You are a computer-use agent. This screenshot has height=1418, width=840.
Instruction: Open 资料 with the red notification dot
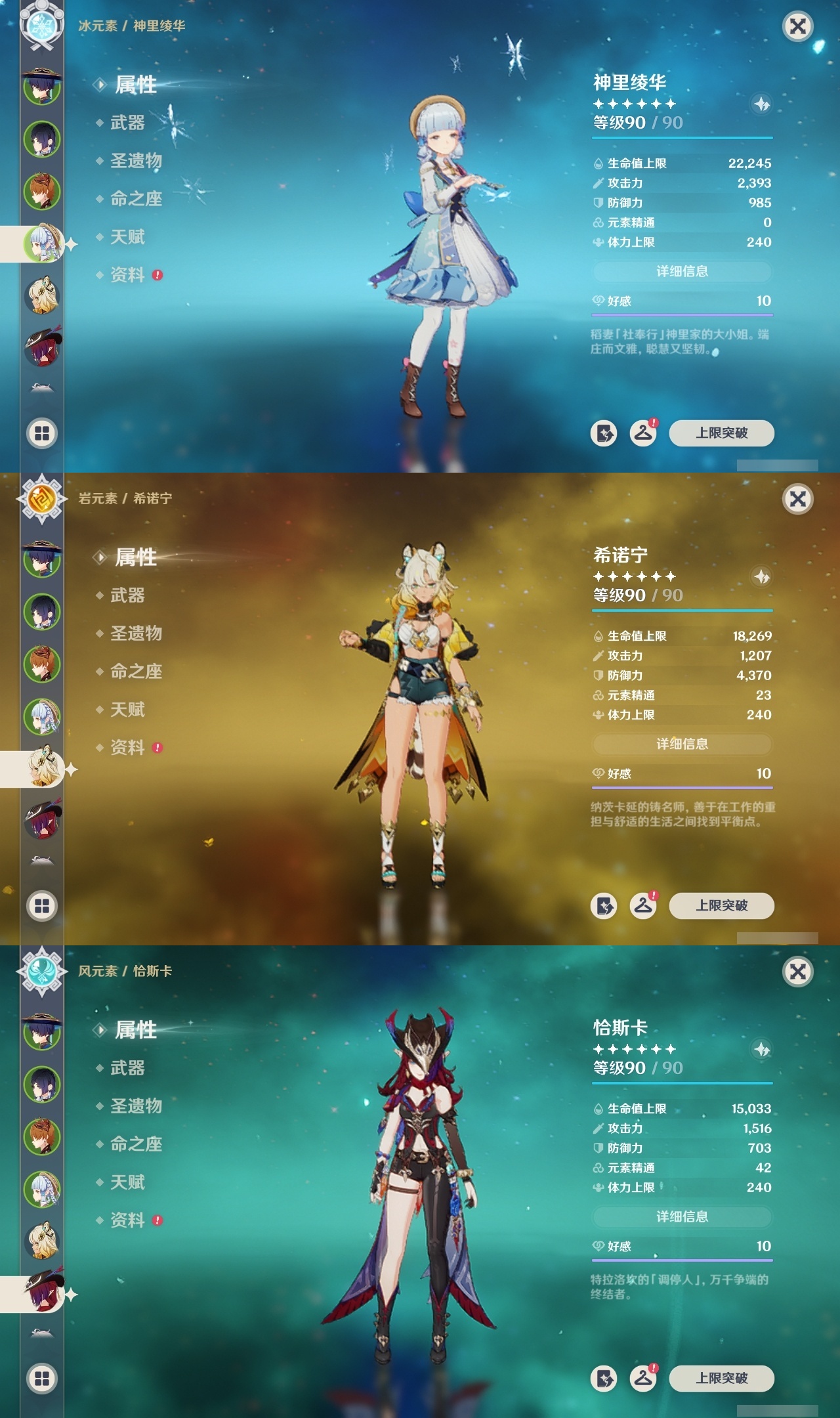(x=129, y=276)
